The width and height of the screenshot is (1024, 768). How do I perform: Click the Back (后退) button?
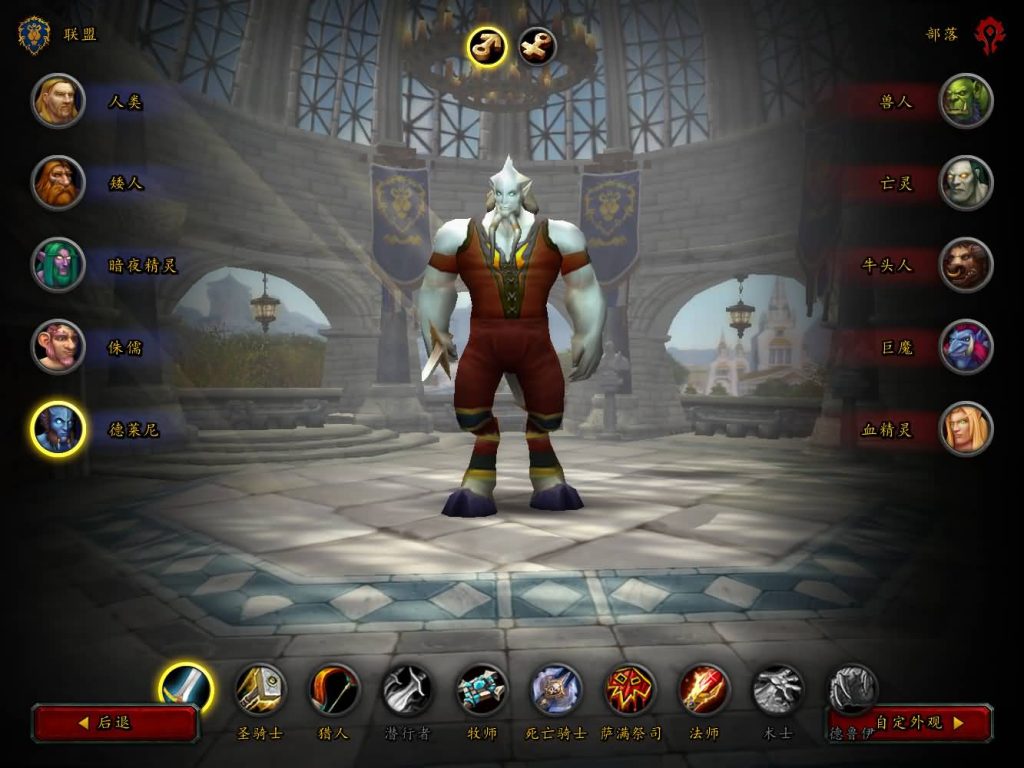tap(115, 722)
